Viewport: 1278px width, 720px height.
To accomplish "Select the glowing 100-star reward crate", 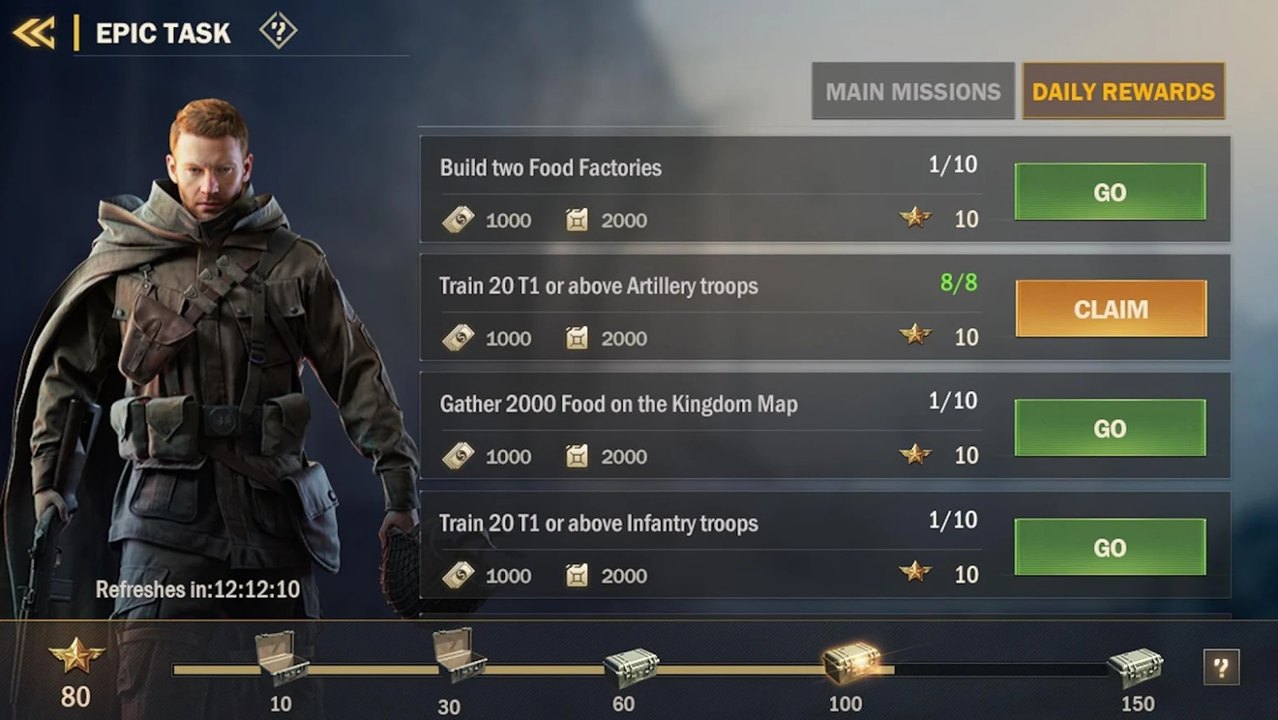I will pyautogui.click(x=851, y=662).
